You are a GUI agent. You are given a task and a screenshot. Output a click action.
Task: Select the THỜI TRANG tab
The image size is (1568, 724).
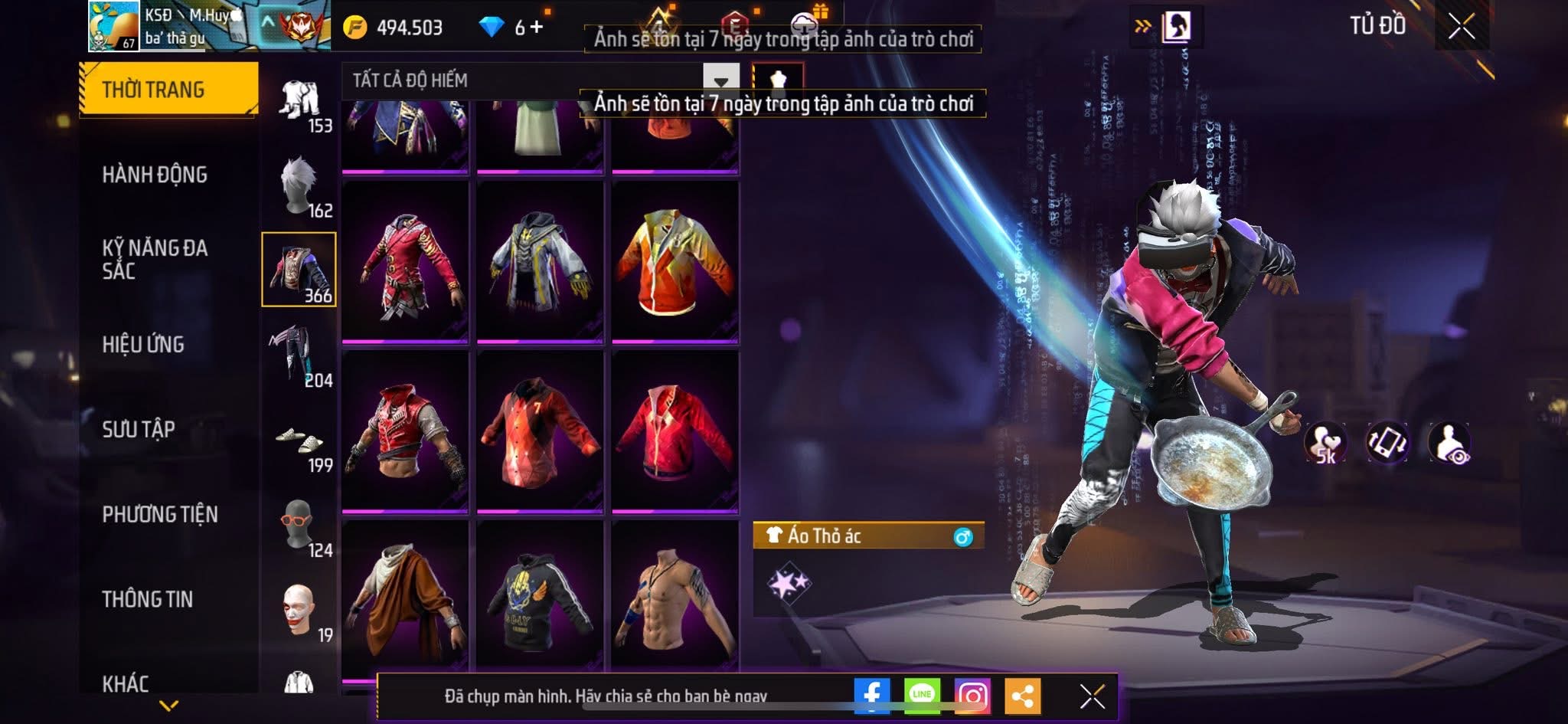tap(168, 90)
